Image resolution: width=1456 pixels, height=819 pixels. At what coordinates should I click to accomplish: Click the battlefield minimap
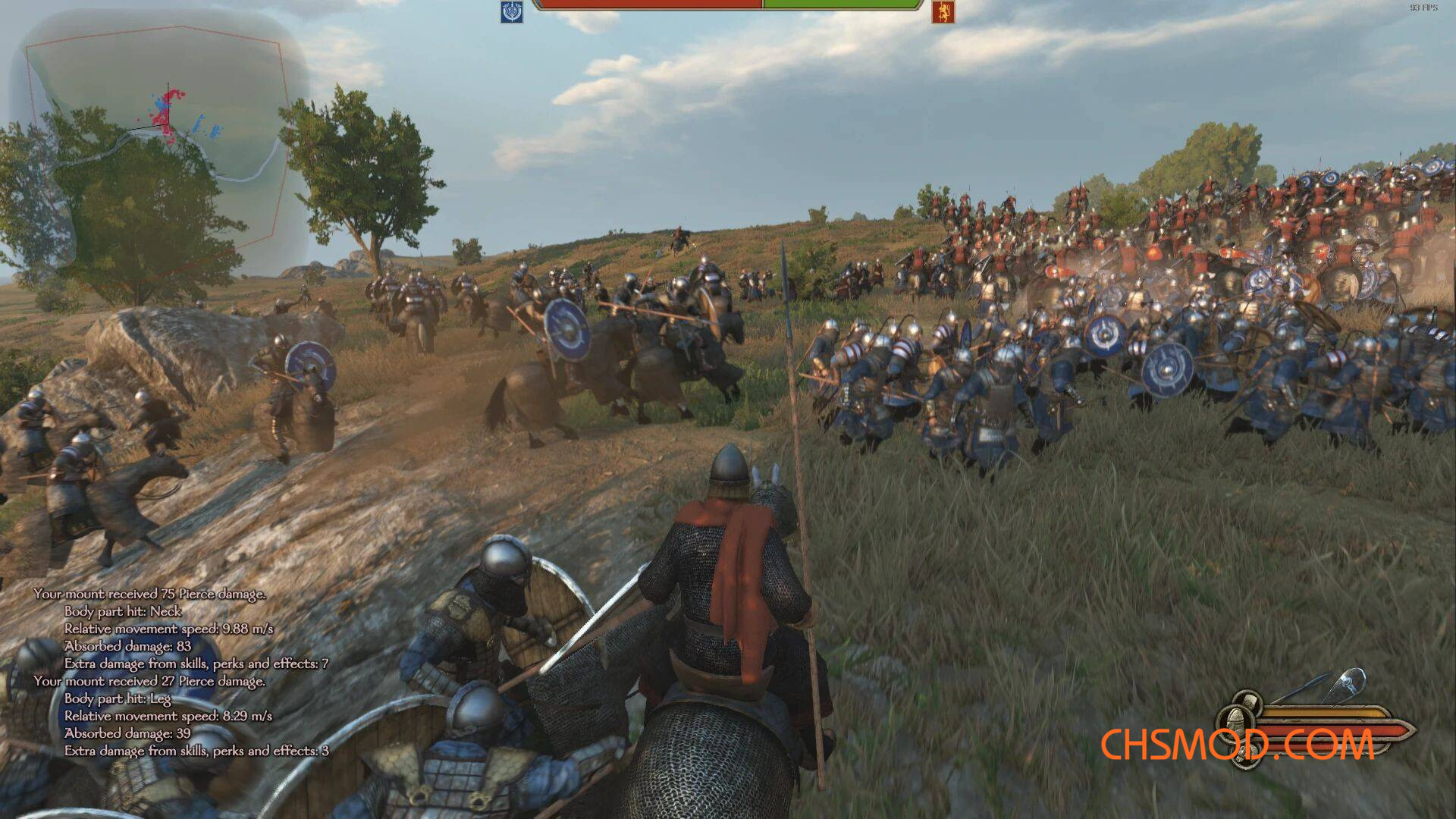[158, 144]
